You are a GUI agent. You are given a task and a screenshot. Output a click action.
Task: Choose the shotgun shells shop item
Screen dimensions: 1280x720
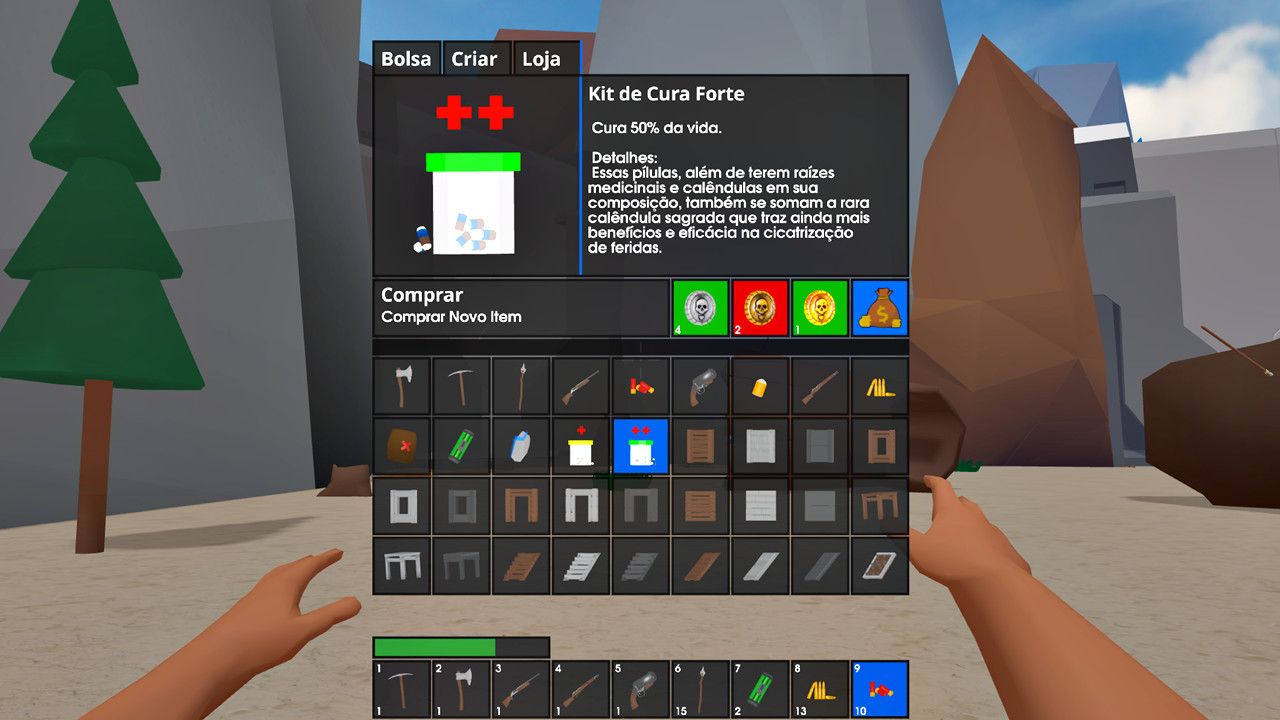[641, 386]
